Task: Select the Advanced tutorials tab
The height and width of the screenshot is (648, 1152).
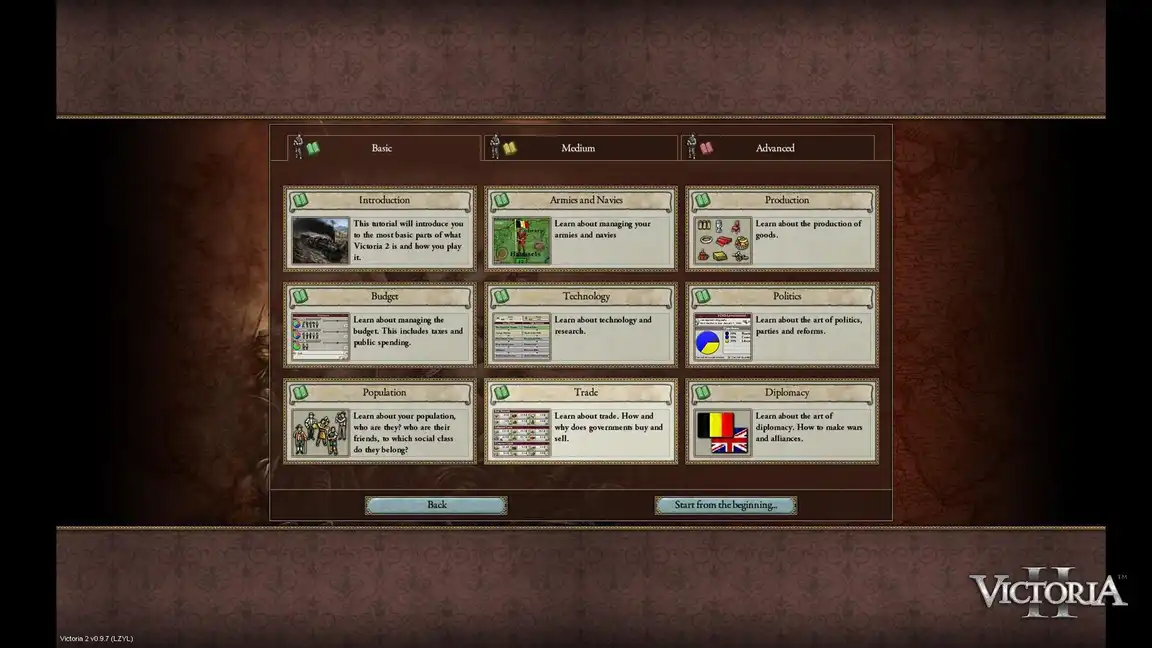Action: click(x=775, y=148)
